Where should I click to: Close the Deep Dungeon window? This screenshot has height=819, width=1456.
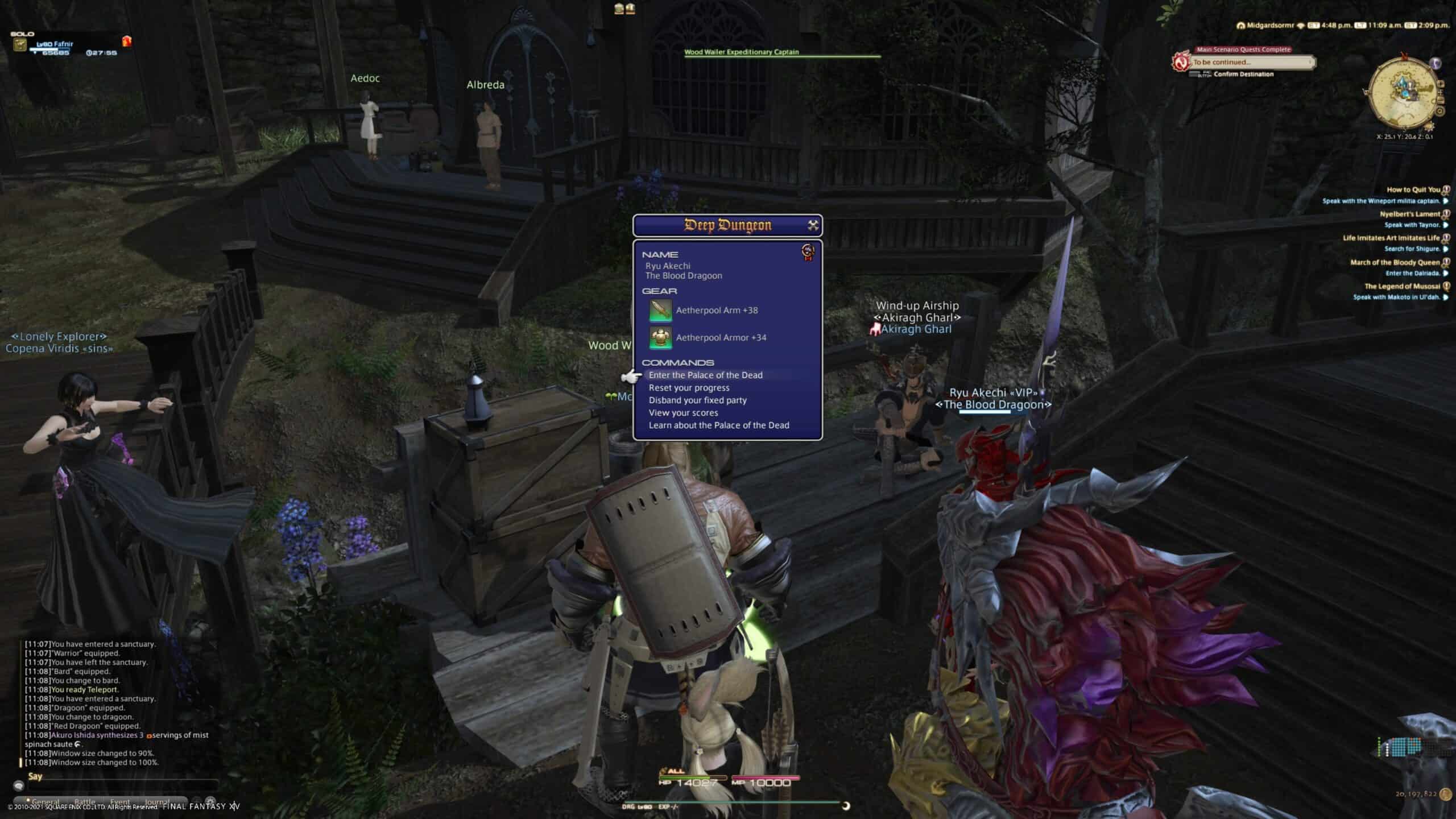pos(813,226)
